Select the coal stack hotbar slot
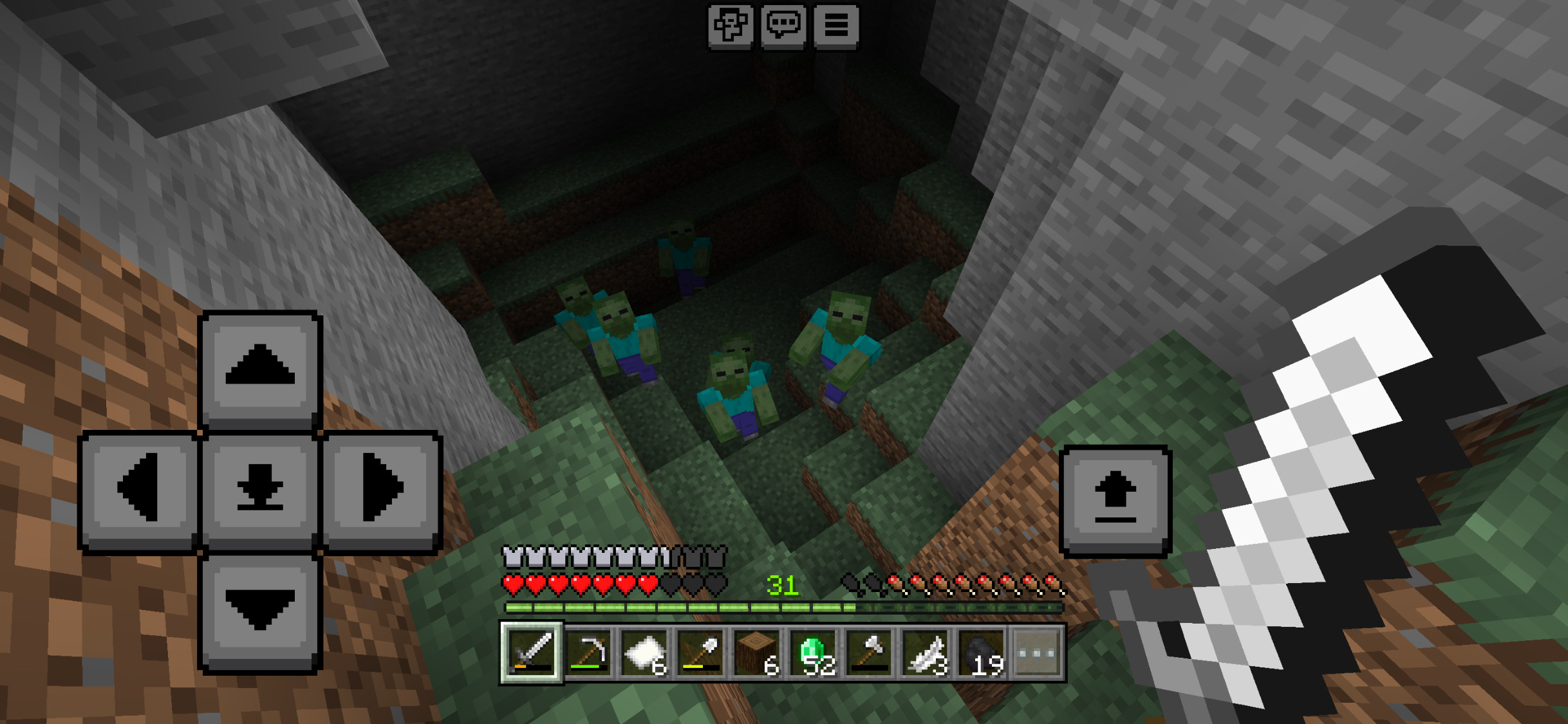 (982, 653)
